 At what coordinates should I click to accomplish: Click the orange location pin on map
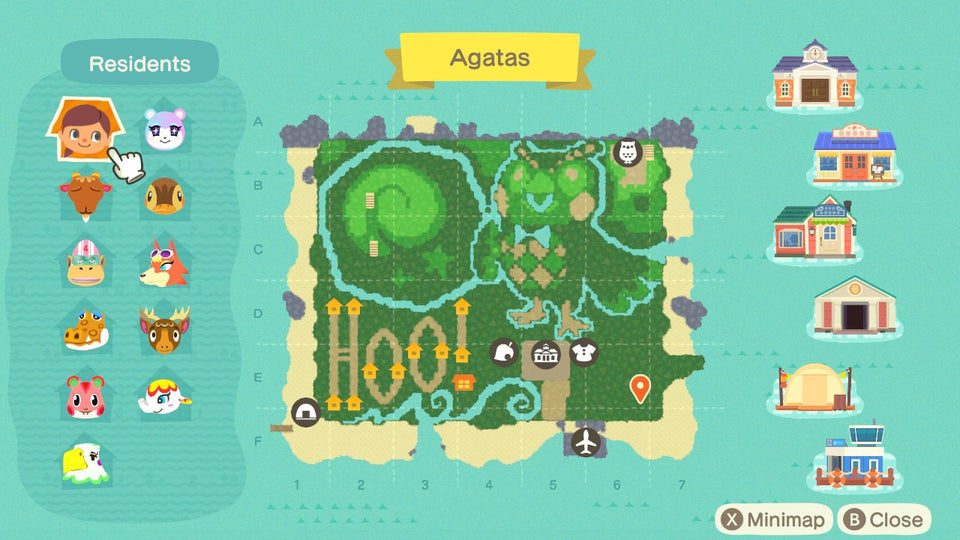point(640,387)
